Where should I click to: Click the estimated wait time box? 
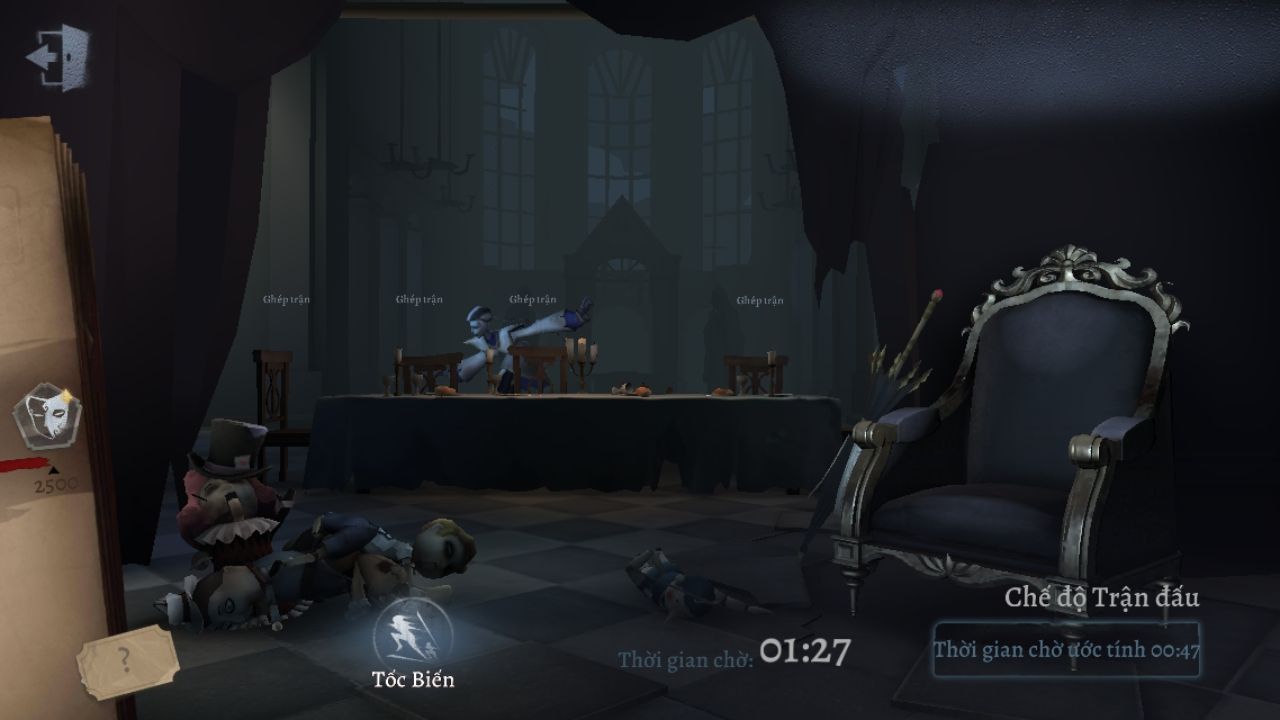click(1066, 650)
